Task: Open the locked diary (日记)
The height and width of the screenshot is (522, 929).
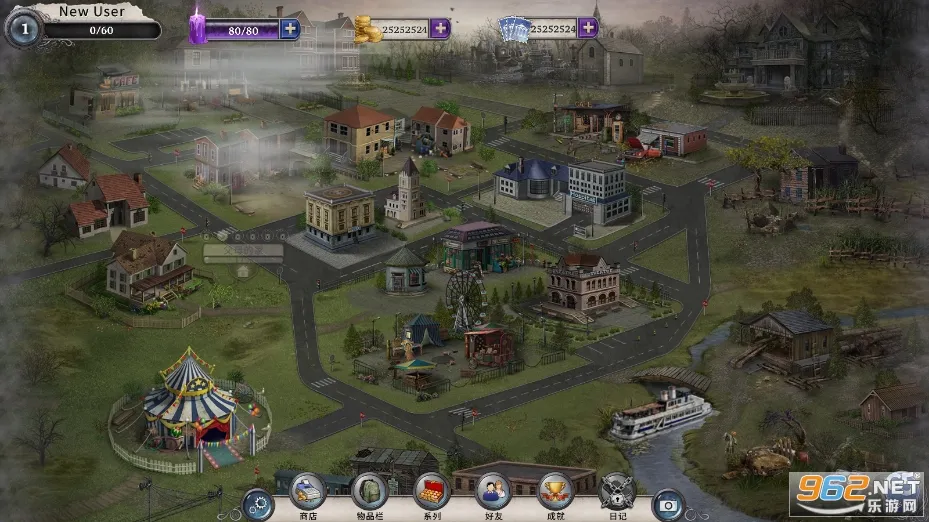Action: pyautogui.click(x=617, y=491)
